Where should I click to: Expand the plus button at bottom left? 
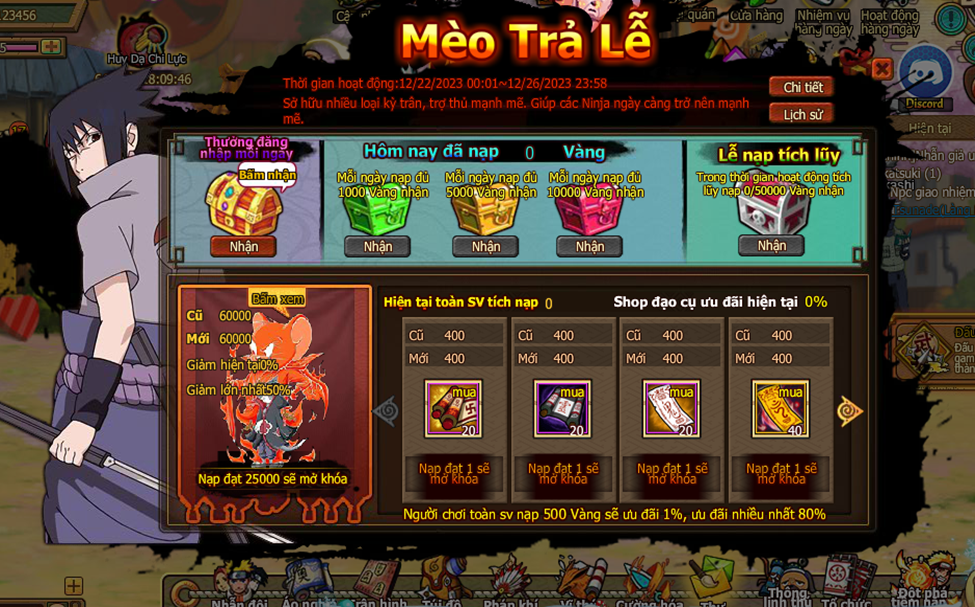point(73,586)
